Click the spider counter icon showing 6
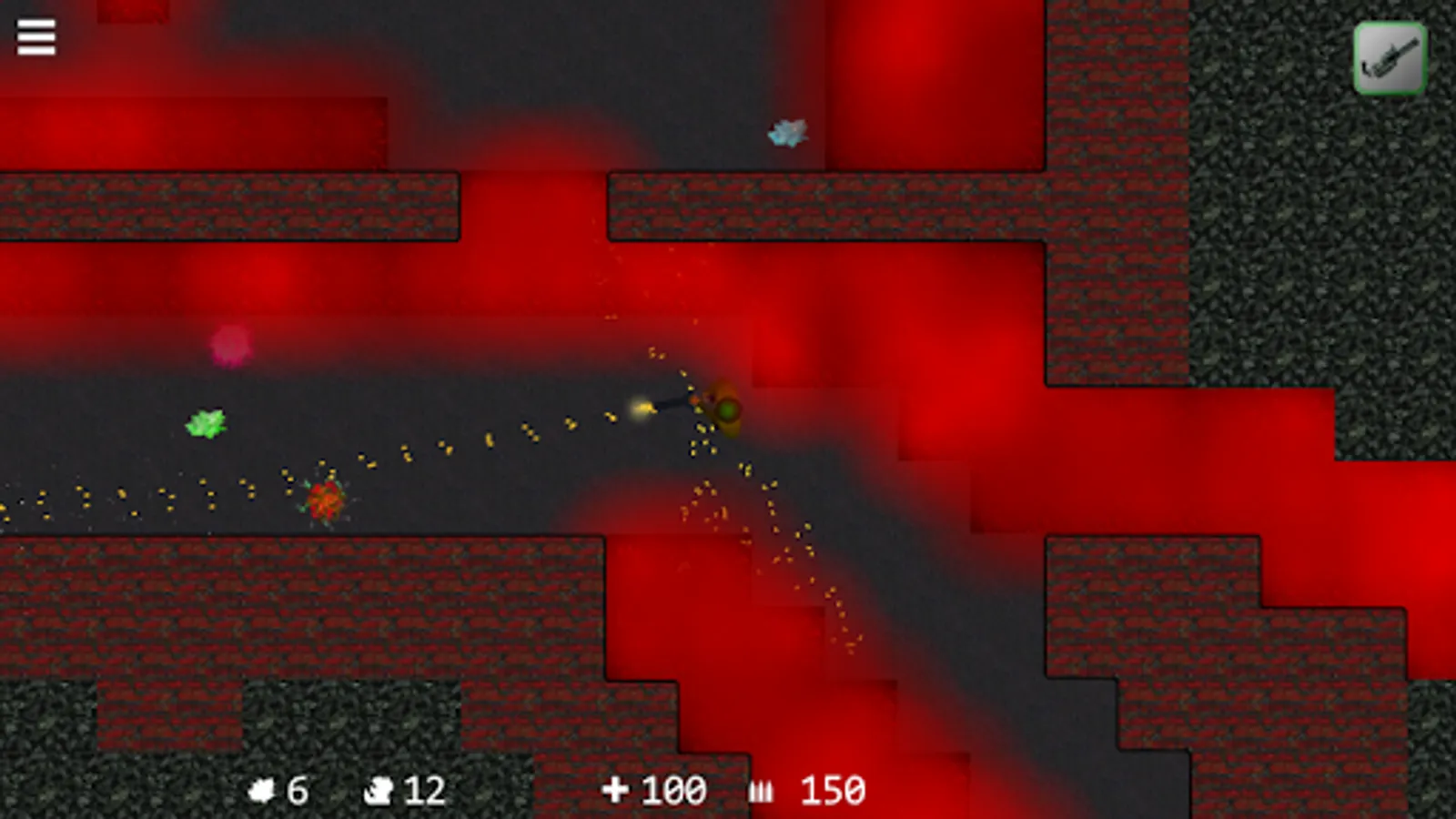1456x819 pixels. (x=264, y=787)
